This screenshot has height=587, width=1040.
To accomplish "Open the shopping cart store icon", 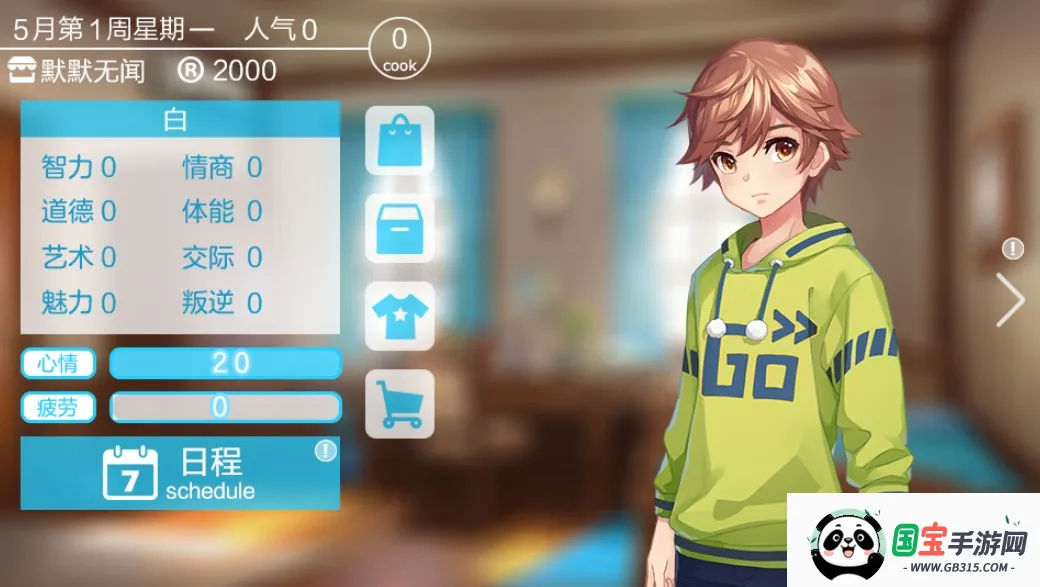I will [x=400, y=404].
